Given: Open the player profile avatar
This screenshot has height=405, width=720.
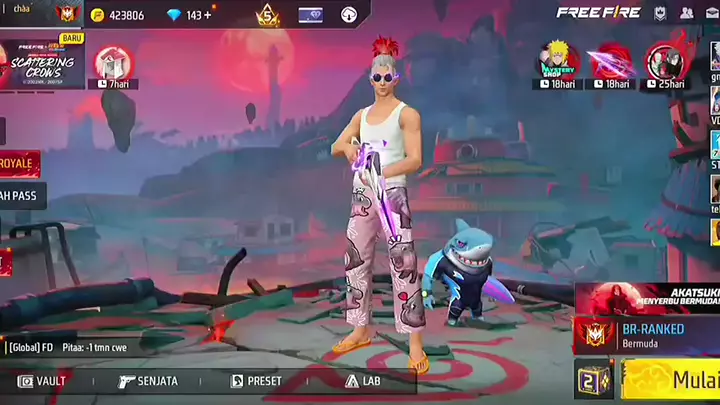Looking at the screenshot, I should (68, 14).
